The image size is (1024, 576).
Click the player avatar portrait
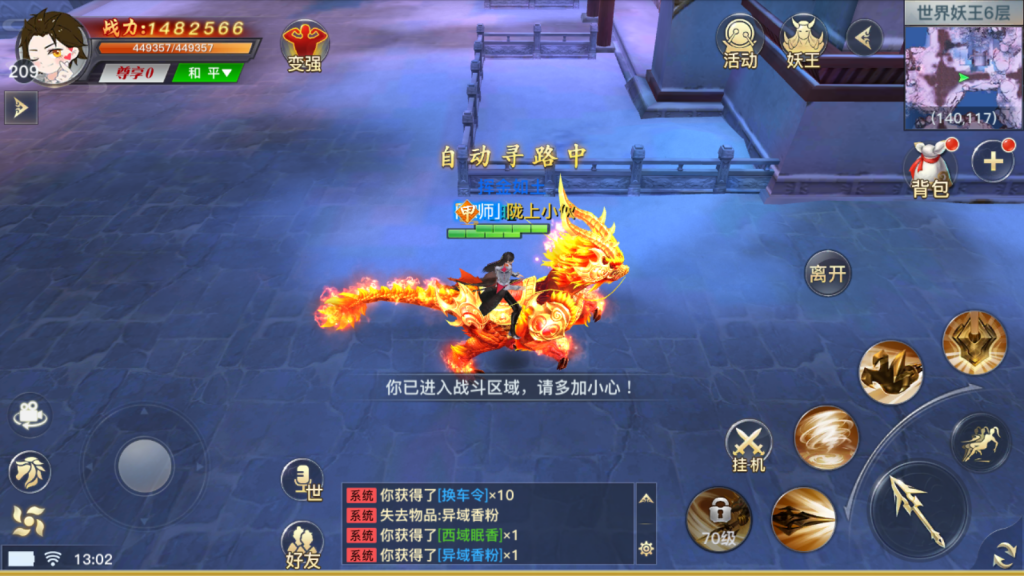(52, 47)
